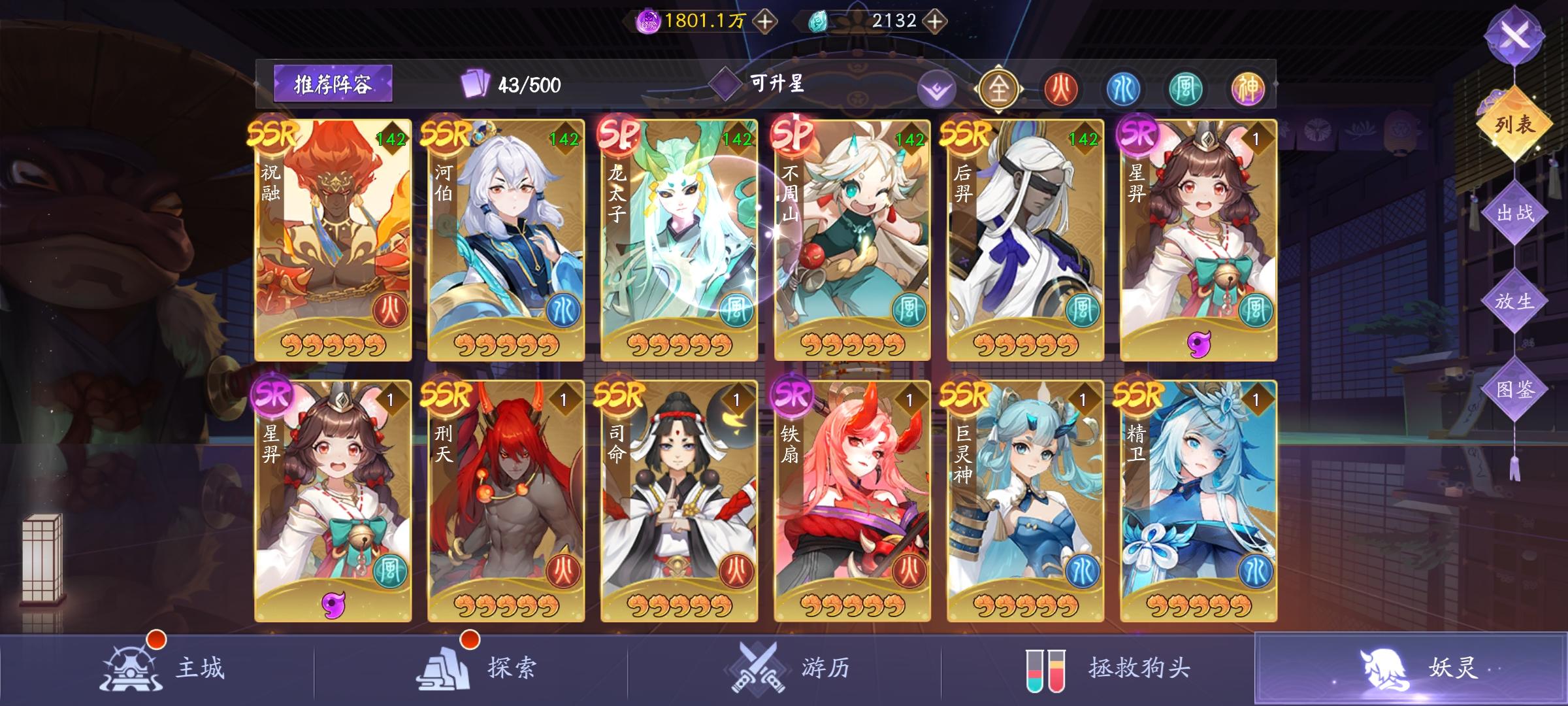Add jade via plus icon beside 2132
The height and width of the screenshot is (706, 1568).
coord(936,20)
